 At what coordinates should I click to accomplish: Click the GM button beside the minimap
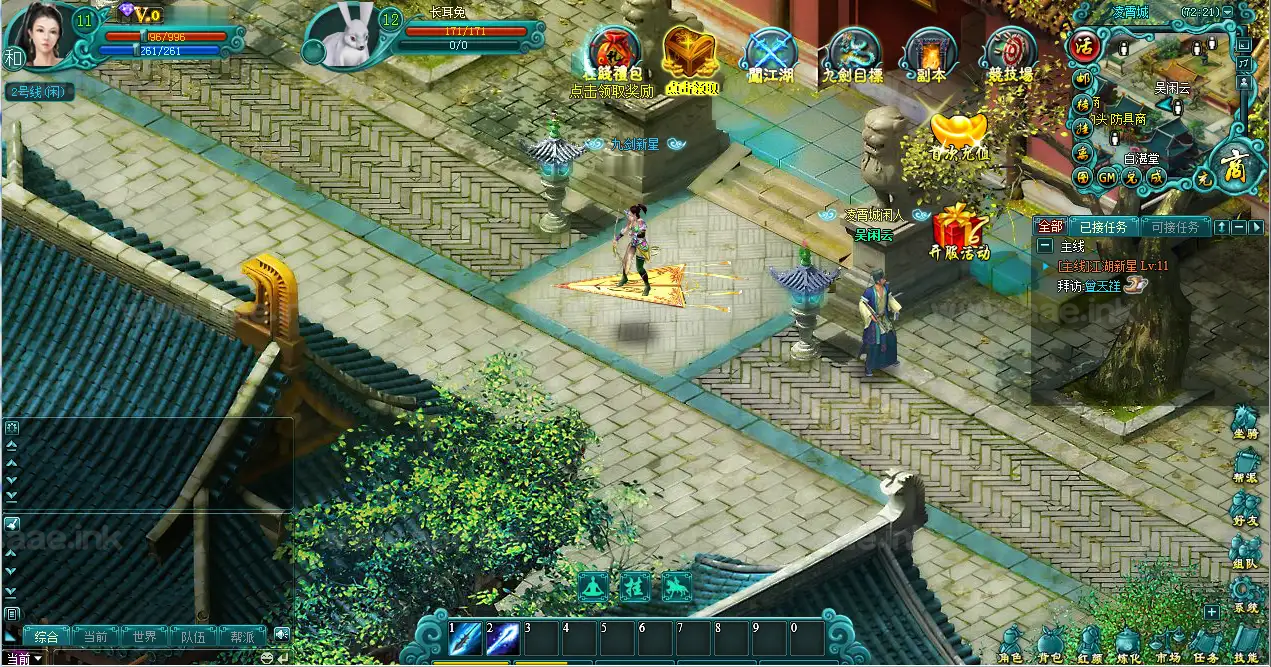[1107, 177]
